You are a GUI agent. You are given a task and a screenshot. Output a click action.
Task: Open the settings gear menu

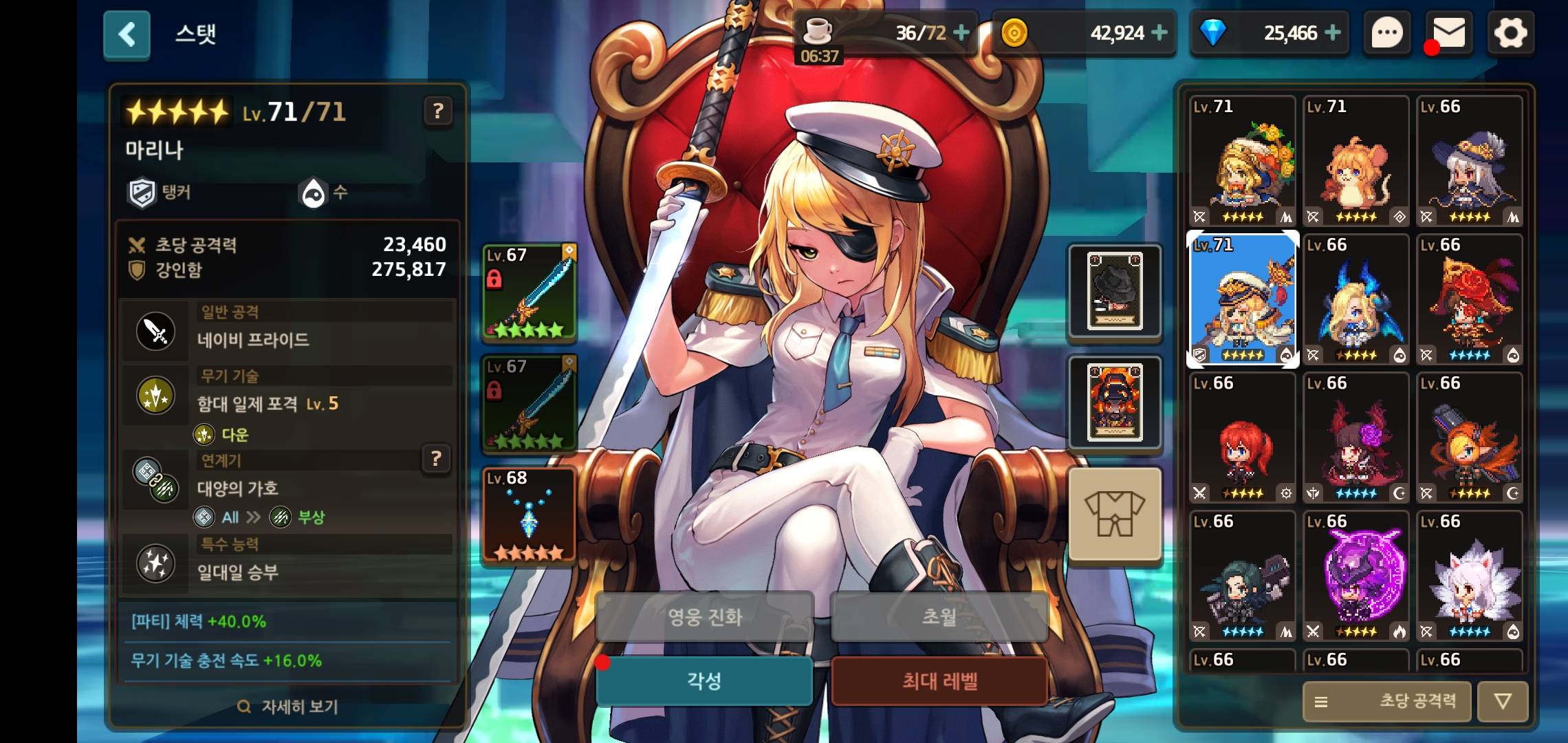point(1510,33)
